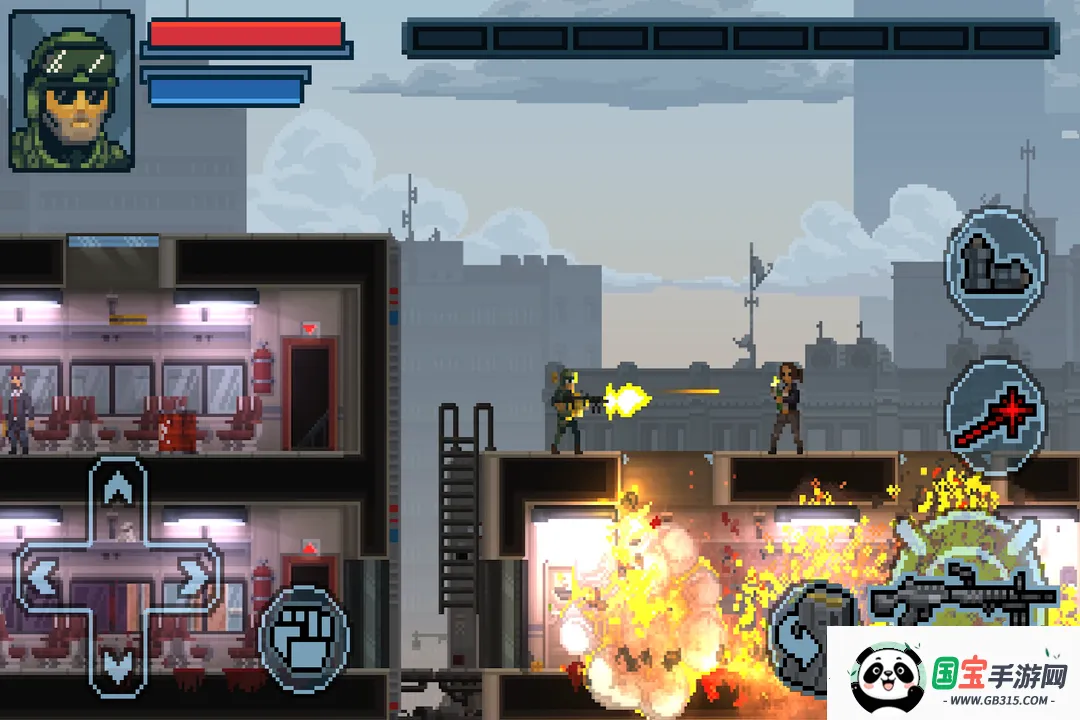The height and width of the screenshot is (720, 1080).
Task: Tap the D-pad right arrow
Action: (190, 577)
